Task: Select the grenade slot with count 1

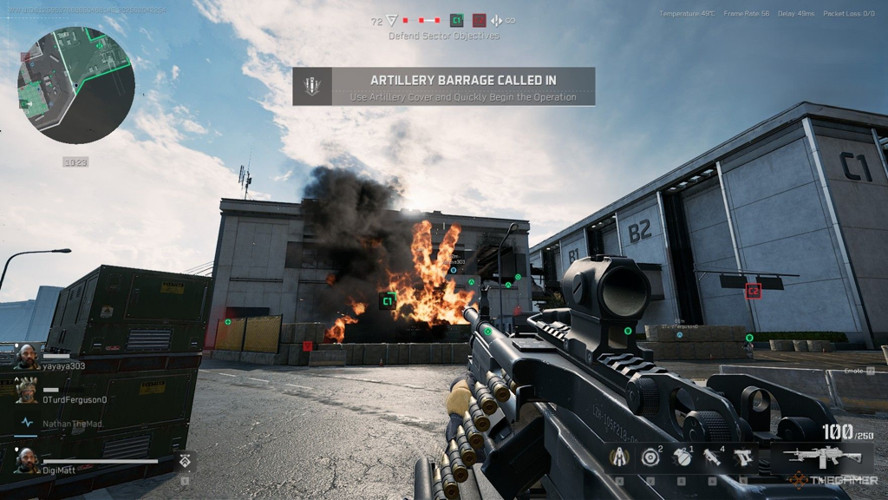Action: pos(683,458)
